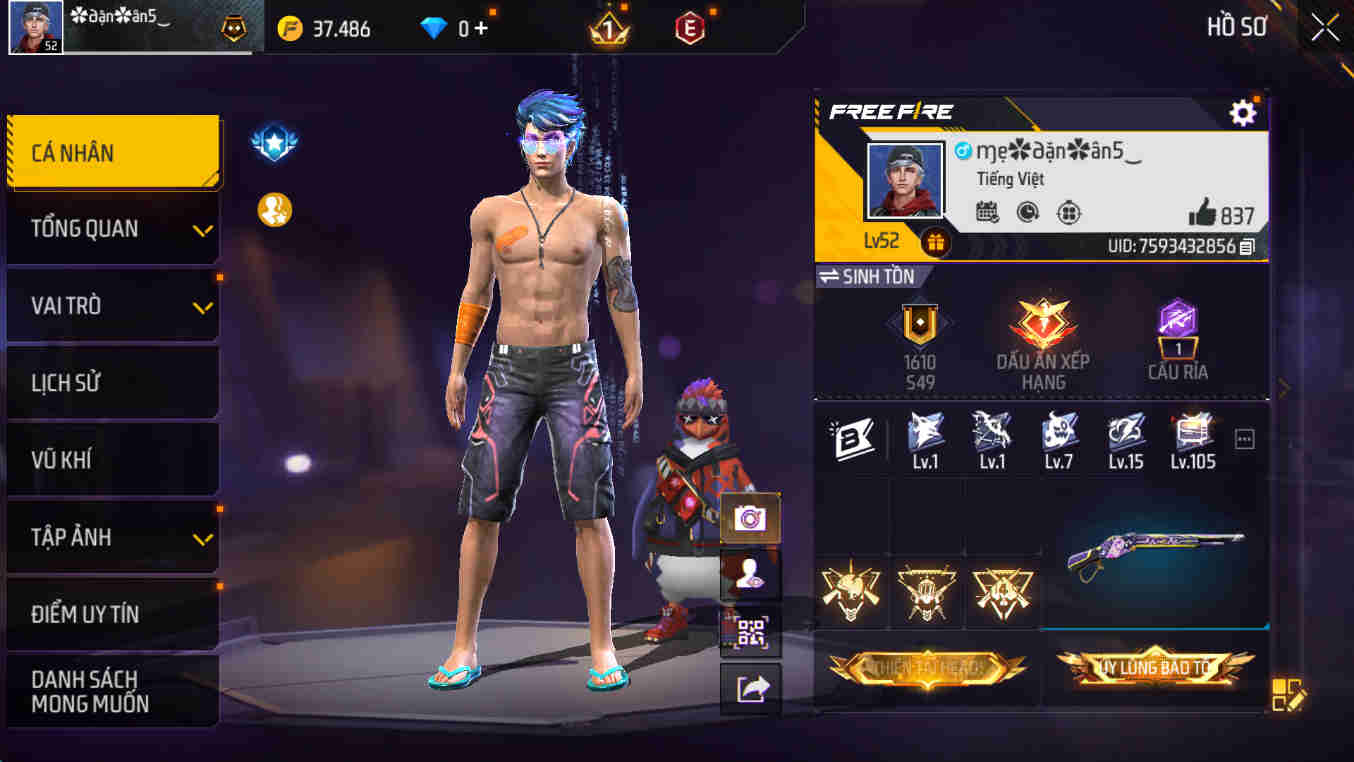Open the settings gear on the profile card
The width and height of the screenshot is (1354, 762).
[x=1242, y=113]
